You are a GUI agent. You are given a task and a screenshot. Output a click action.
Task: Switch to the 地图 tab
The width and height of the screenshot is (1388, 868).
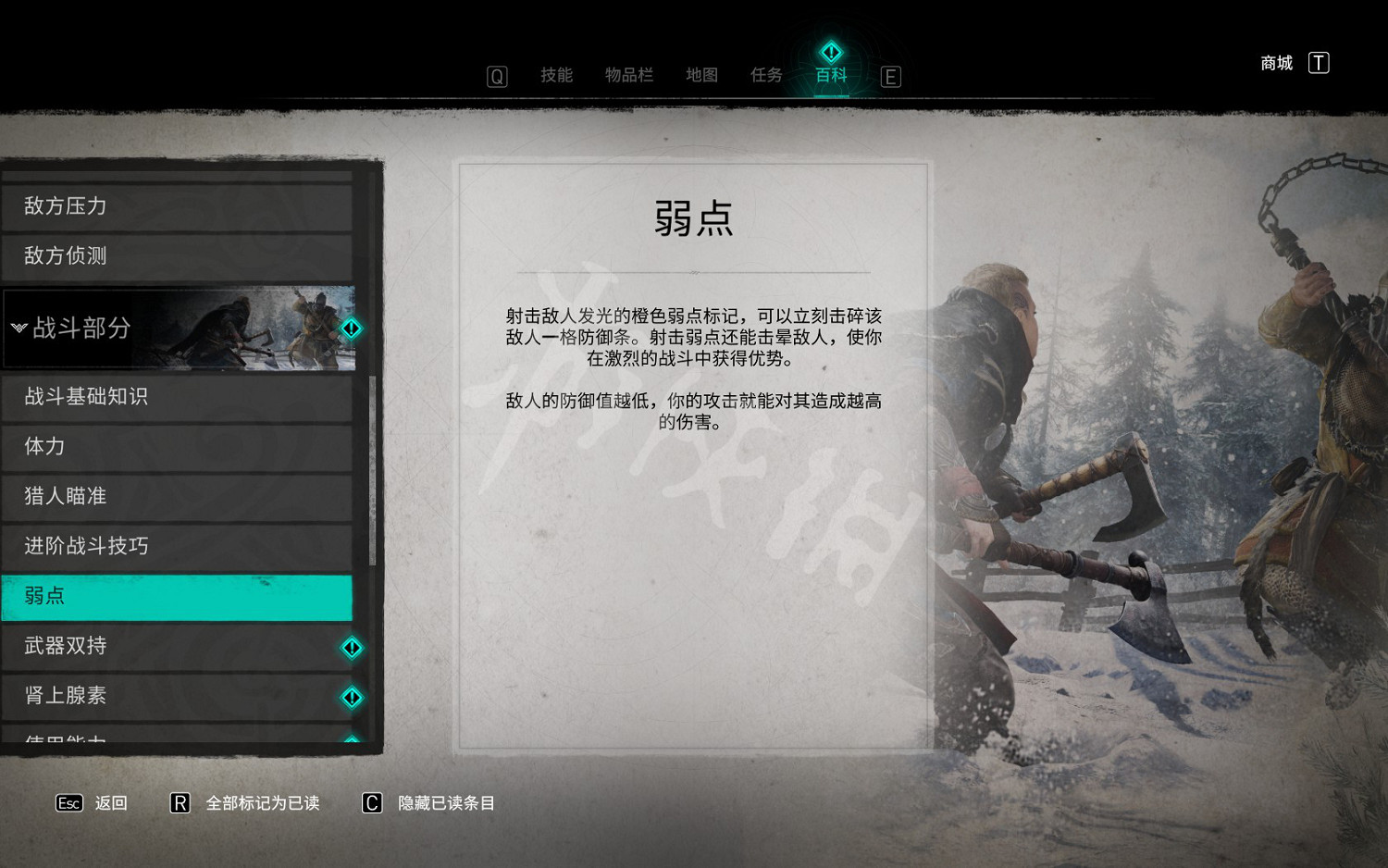[701, 76]
